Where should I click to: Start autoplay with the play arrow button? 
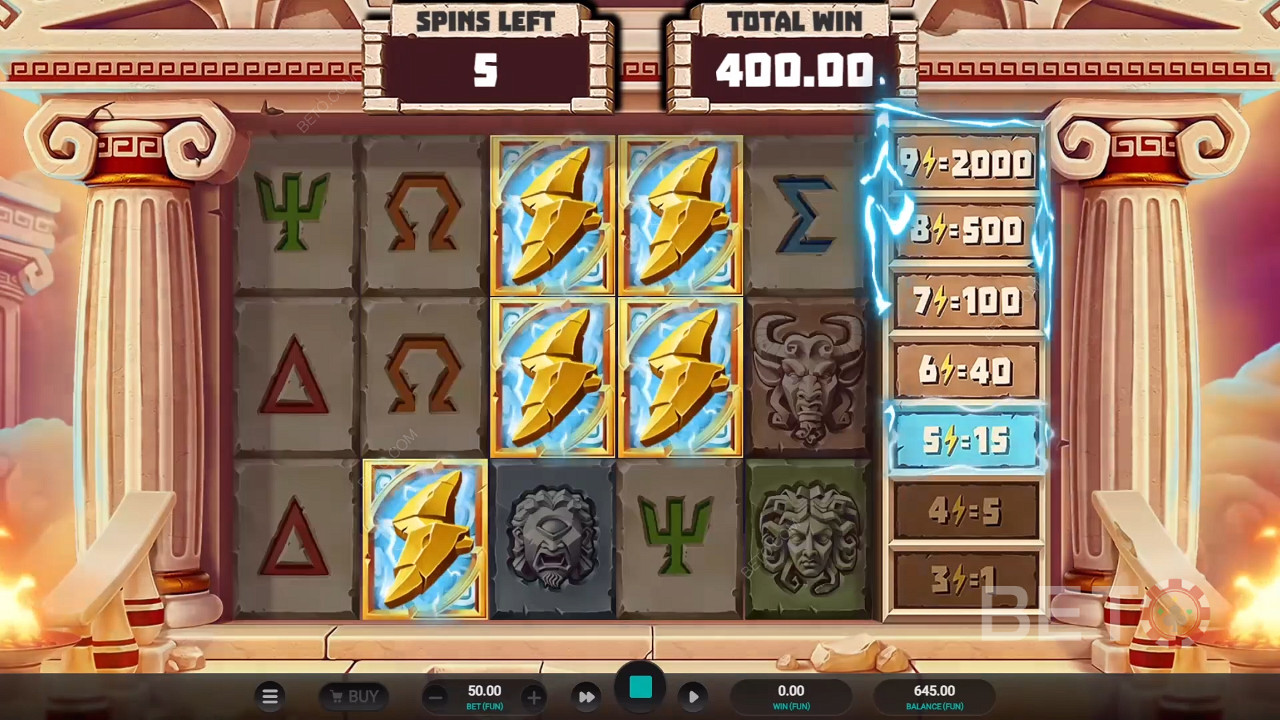[x=693, y=696]
